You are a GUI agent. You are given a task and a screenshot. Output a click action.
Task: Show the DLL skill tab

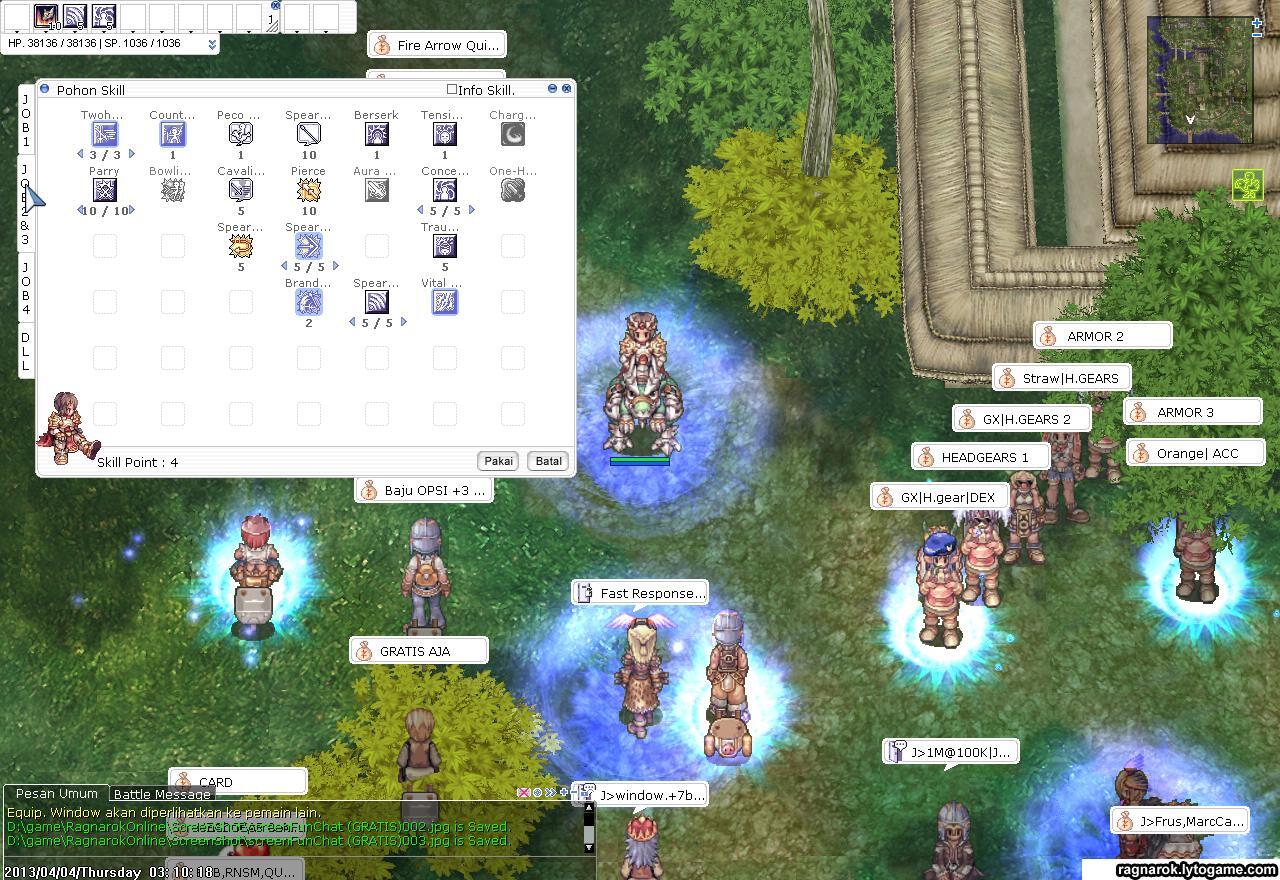click(26, 352)
